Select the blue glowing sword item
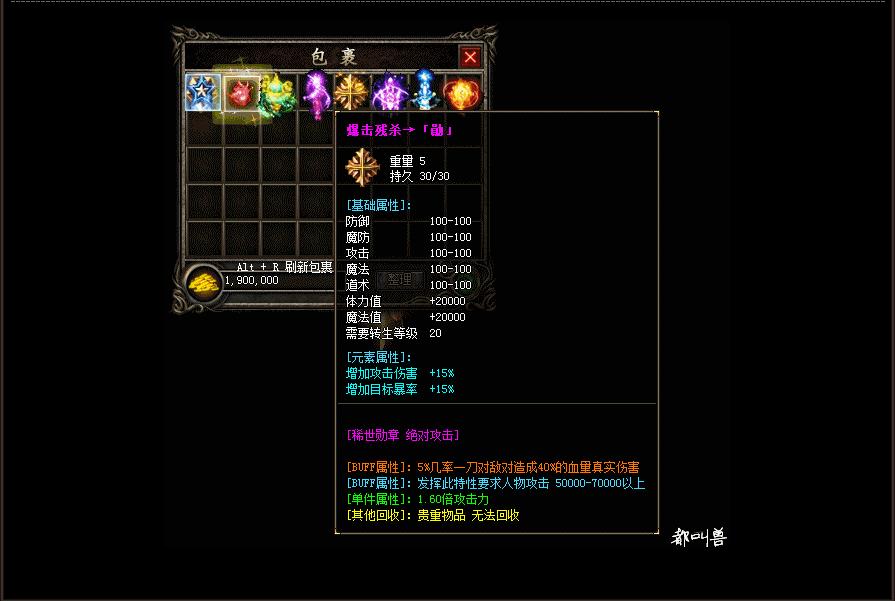 click(x=425, y=93)
